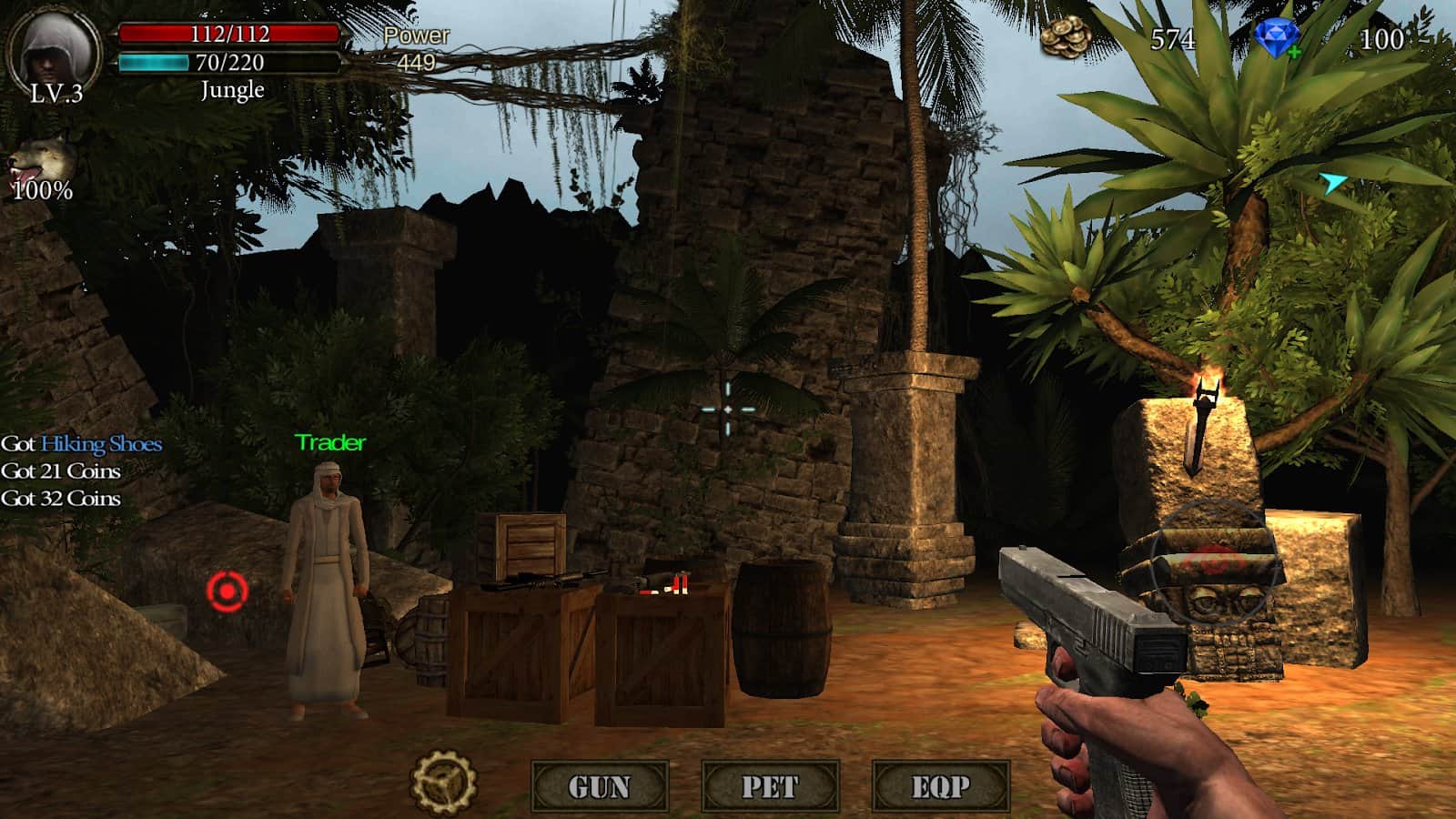Tap the Power 449 stat display
Screen dimensions: 1456x819
click(x=417, y=50)
